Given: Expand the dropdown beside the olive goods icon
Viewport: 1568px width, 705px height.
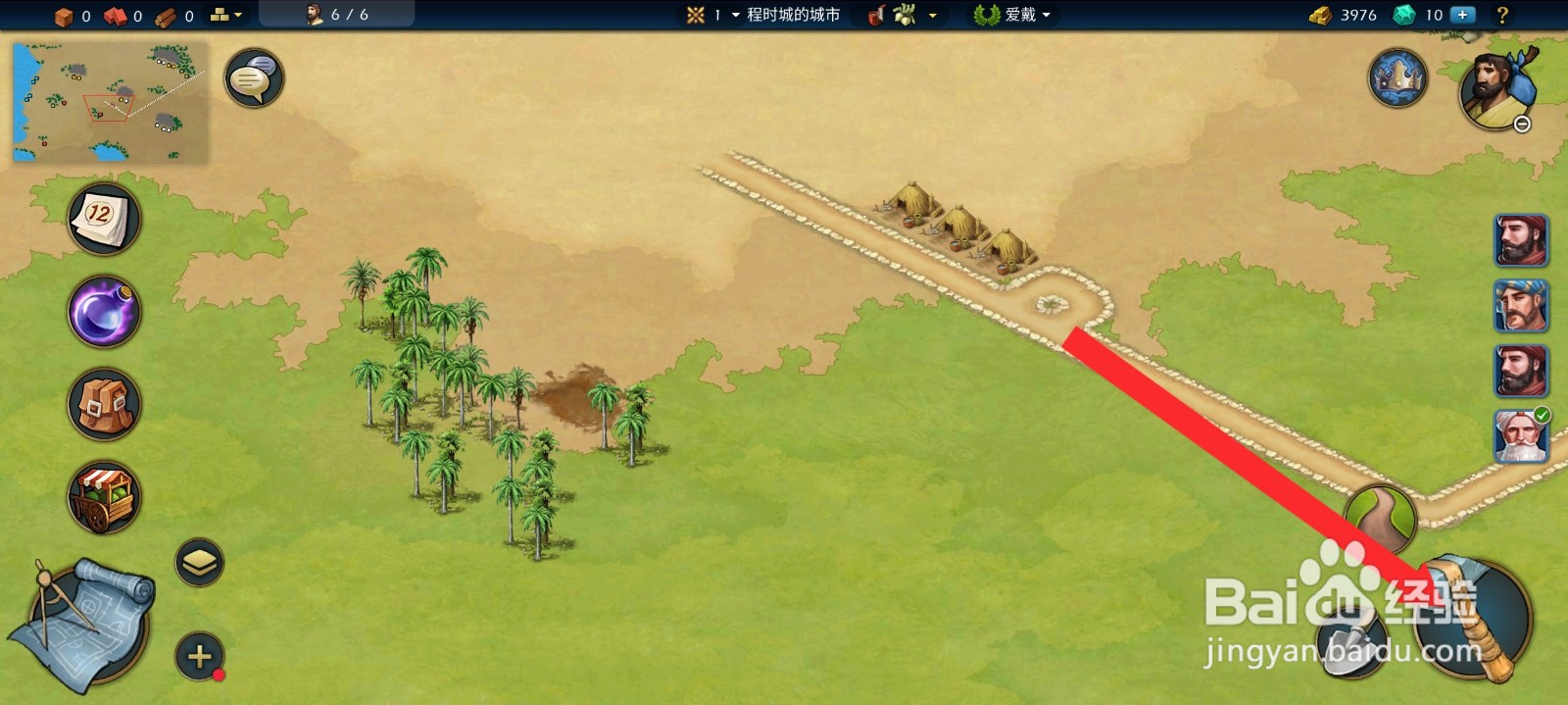Looking at the screenshot, I should [x=932, y=15].
